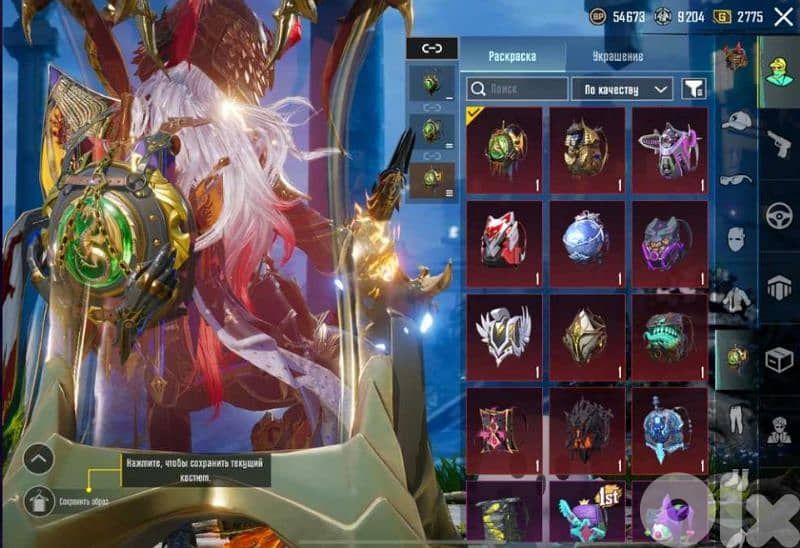This screenshot has width=800, height=548.
Task: Click the Поиск search field
Action: coord(516,89)
